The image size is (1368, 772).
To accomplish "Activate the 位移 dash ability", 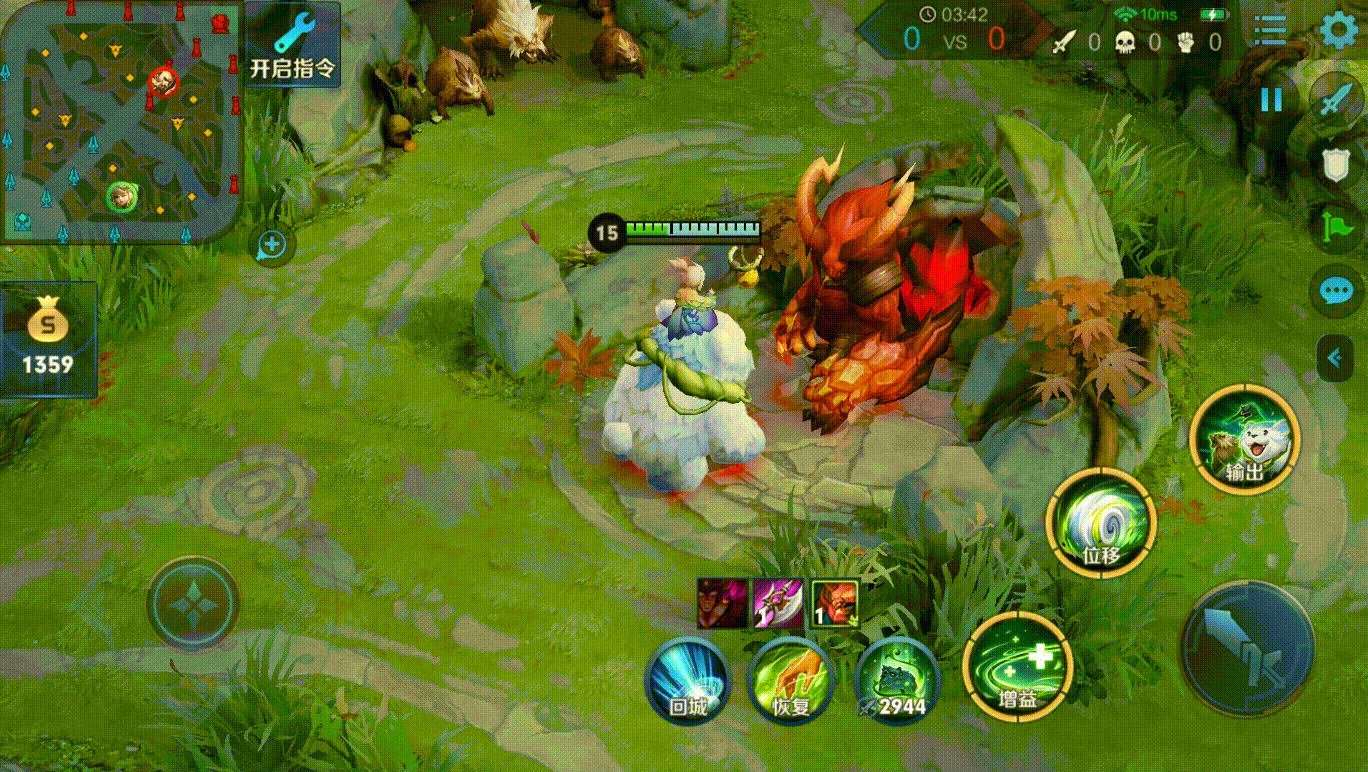I will click(1100, 521).
